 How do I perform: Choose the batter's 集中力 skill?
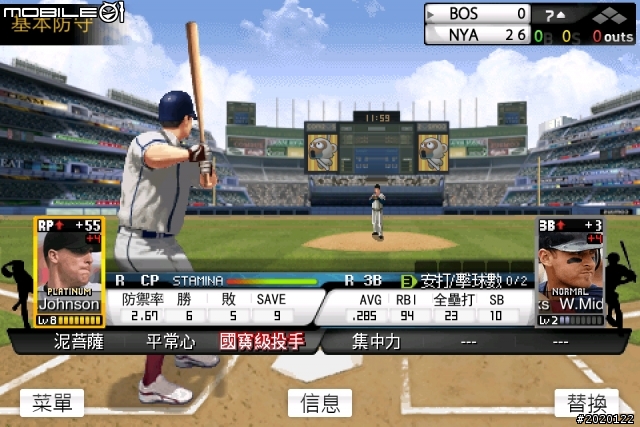376,342
